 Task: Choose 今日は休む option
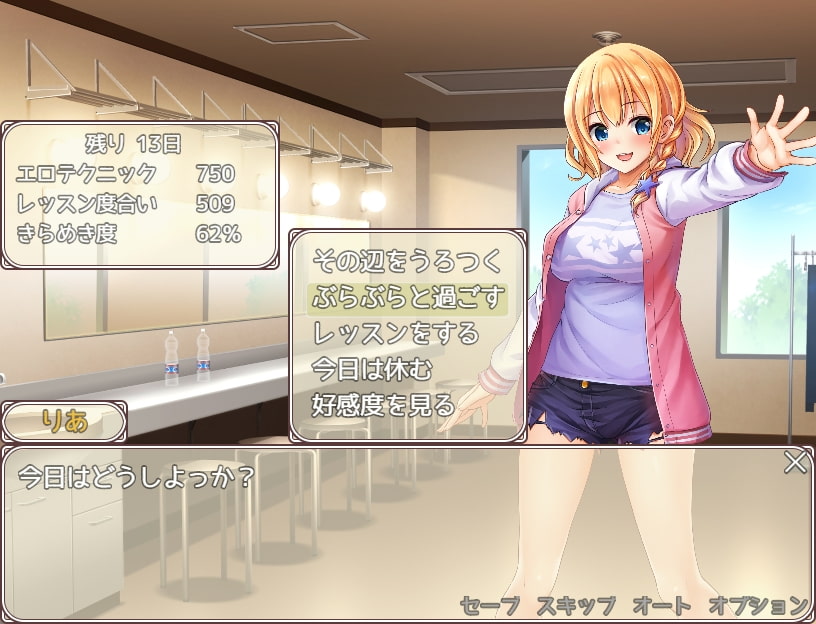click(x=372, y=369)
